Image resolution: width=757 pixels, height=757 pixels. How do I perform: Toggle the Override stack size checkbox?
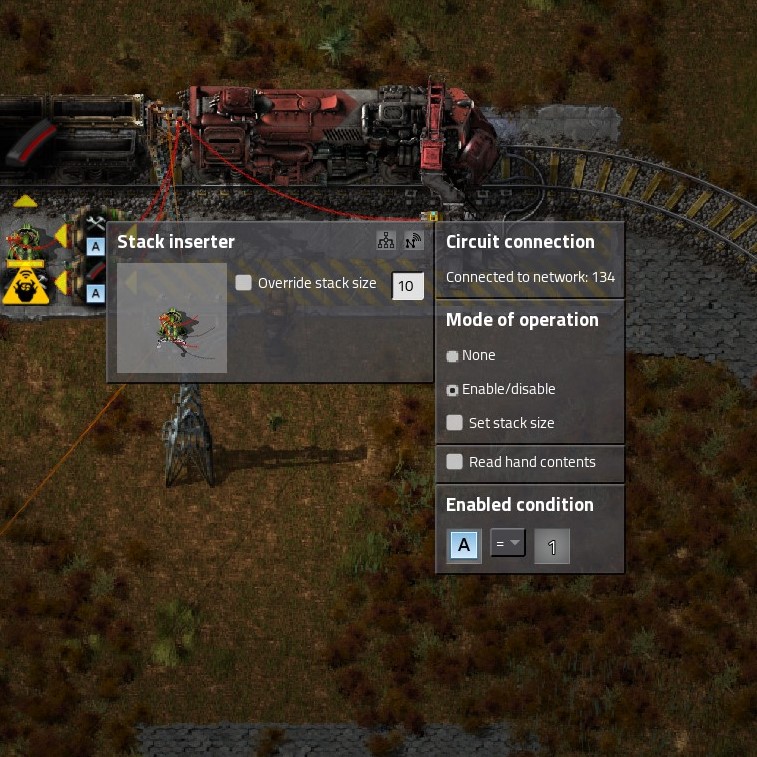click(x=244, y=283)
